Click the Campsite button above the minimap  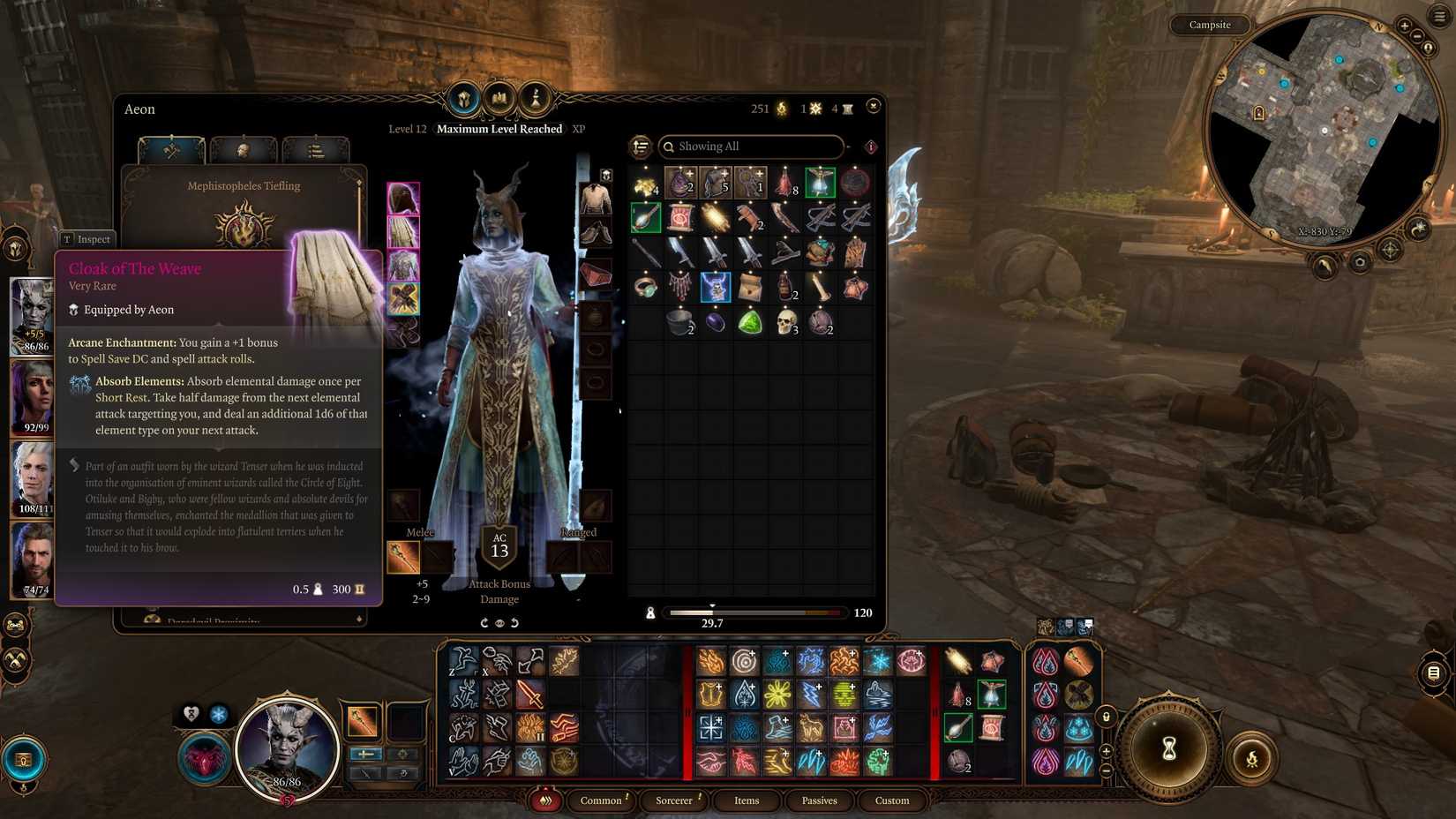(x=1209, y=25)
